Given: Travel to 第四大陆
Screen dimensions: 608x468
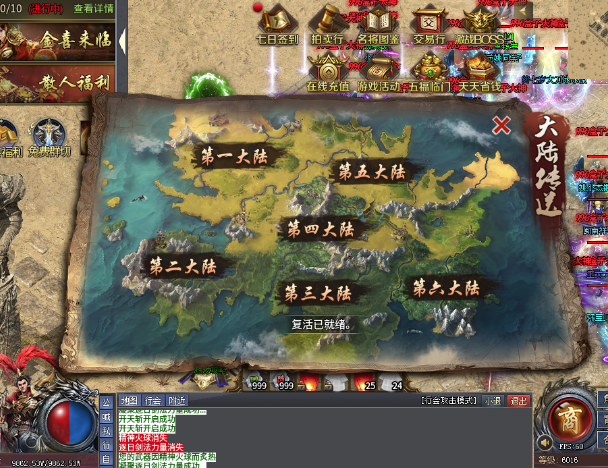Looking at the screenshot, I should pos(320,229).
